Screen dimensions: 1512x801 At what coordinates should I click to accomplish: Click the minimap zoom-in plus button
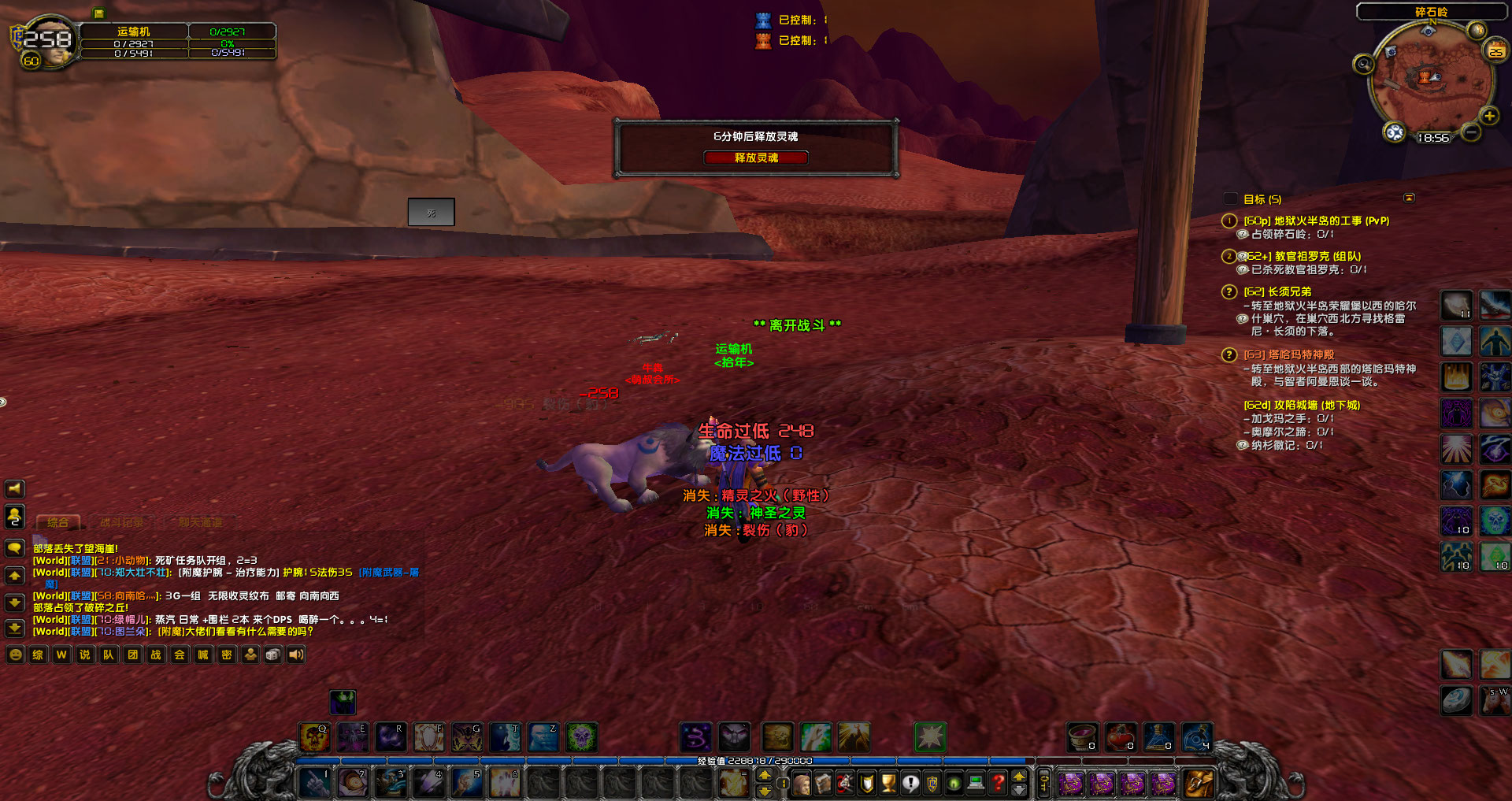pos(1490,115)
